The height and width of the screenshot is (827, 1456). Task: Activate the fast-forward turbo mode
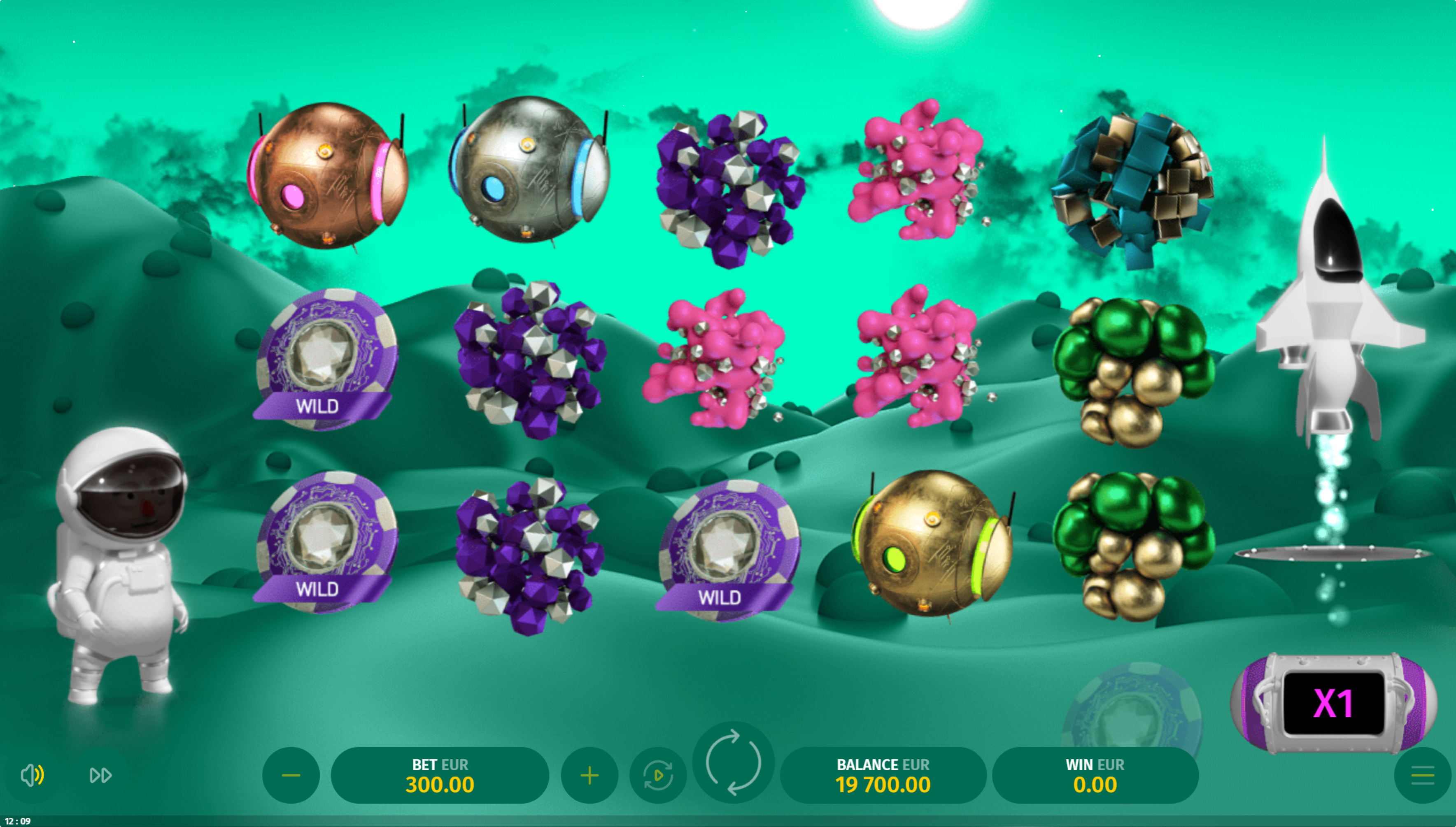100,775
